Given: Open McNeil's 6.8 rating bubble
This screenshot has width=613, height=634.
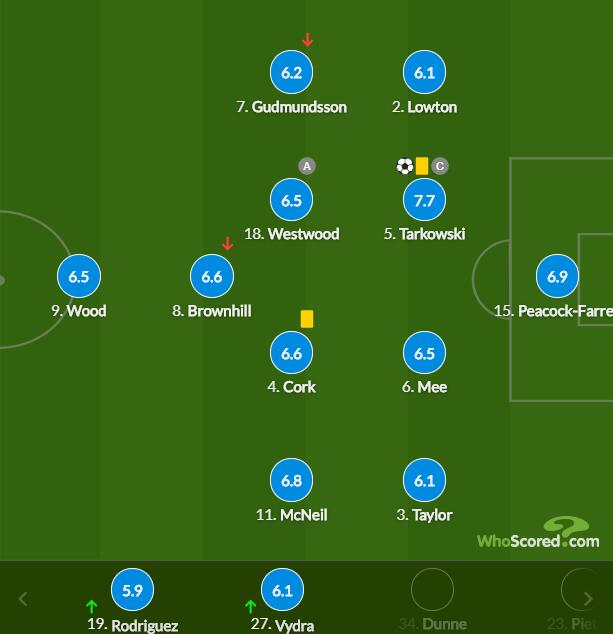Looking at the screenshot, I should [291, 481].
